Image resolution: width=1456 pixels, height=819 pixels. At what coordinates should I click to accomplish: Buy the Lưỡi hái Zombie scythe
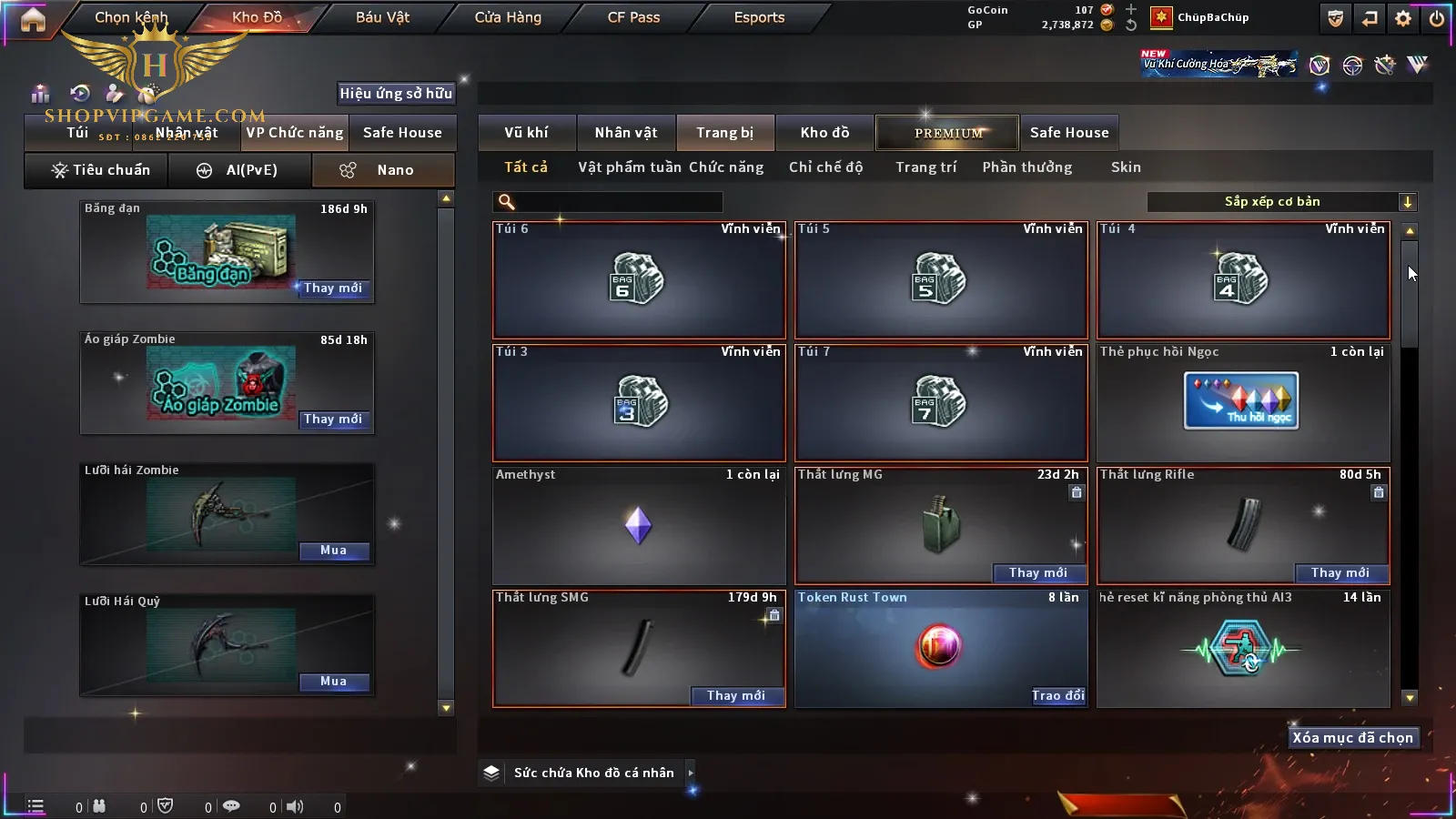333,551
